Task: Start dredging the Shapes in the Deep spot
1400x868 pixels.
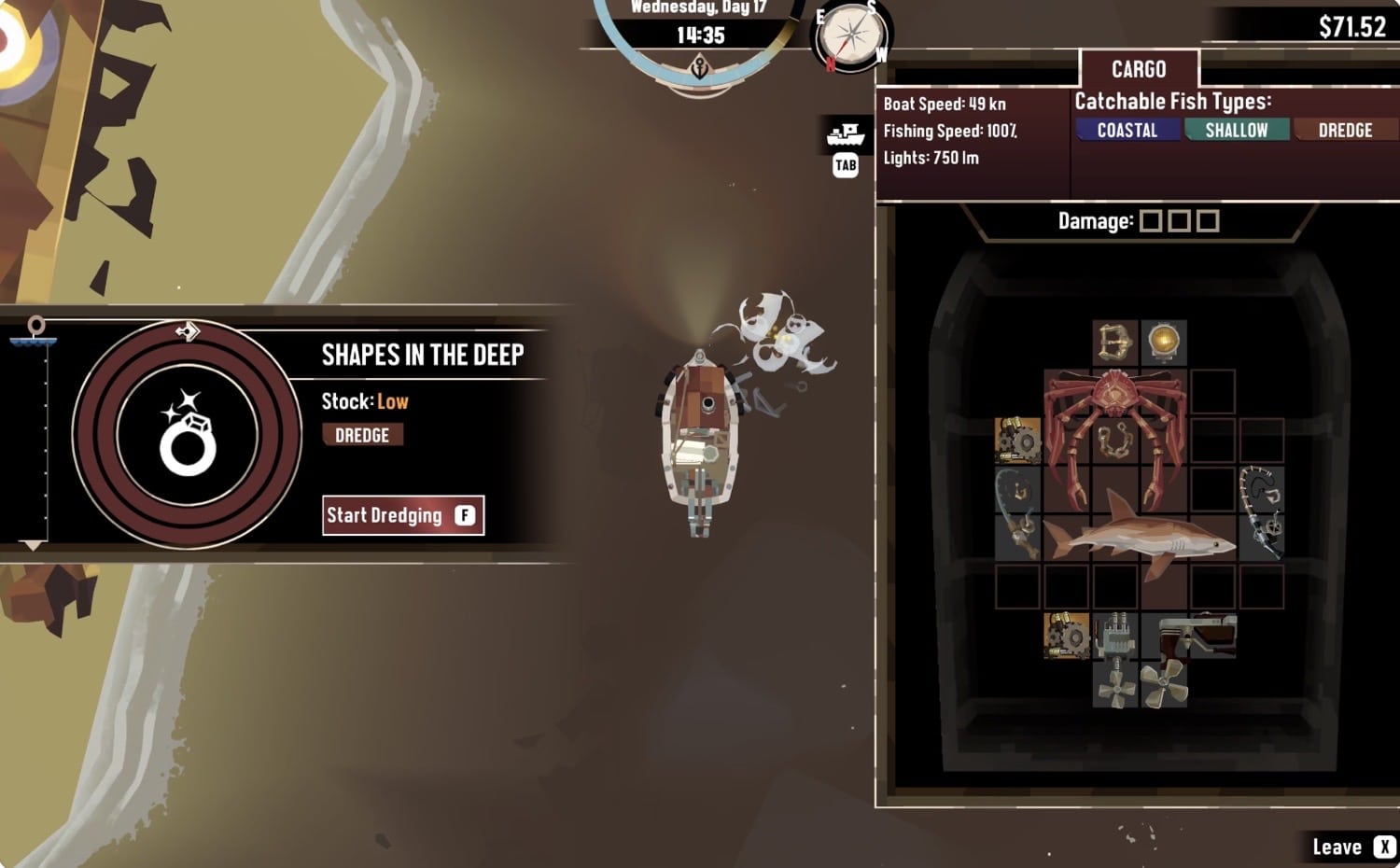Action: point(402,515)
